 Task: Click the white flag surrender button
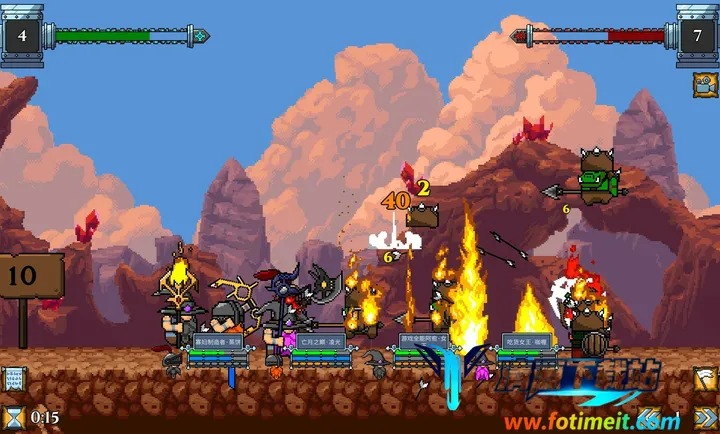(705, 380)
